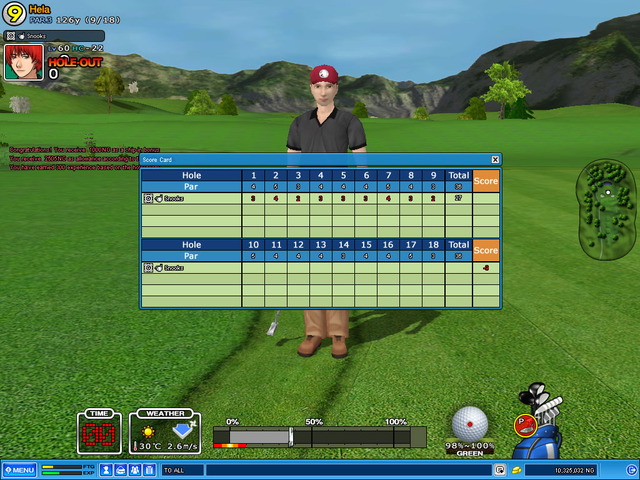Open the single-person character icon
The height and width of the screenshot is (480, 640).
tap(105, 470)
